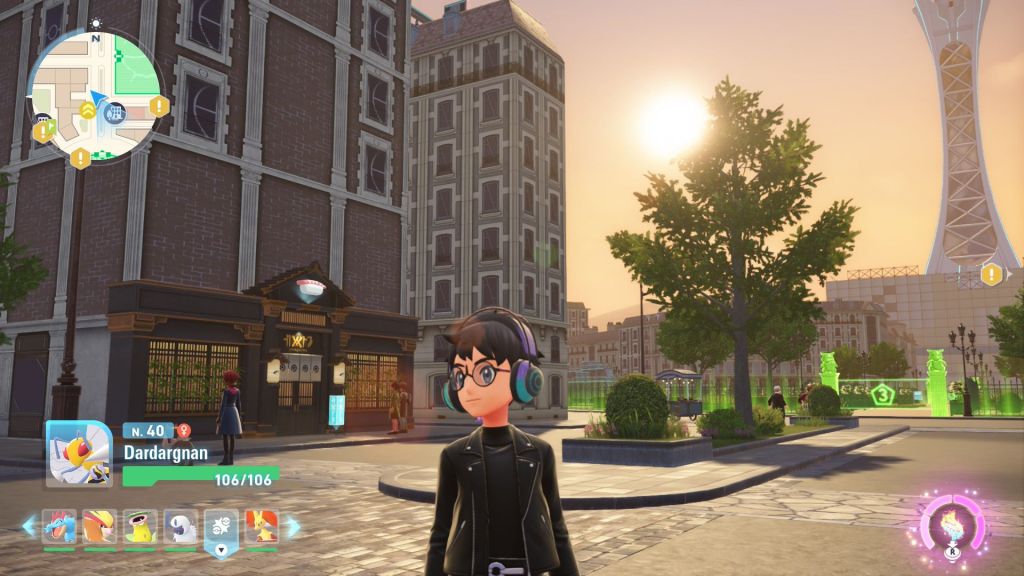
Task: Click the yellow chevron marker on minimap
Action: click(x=88, y=112)
